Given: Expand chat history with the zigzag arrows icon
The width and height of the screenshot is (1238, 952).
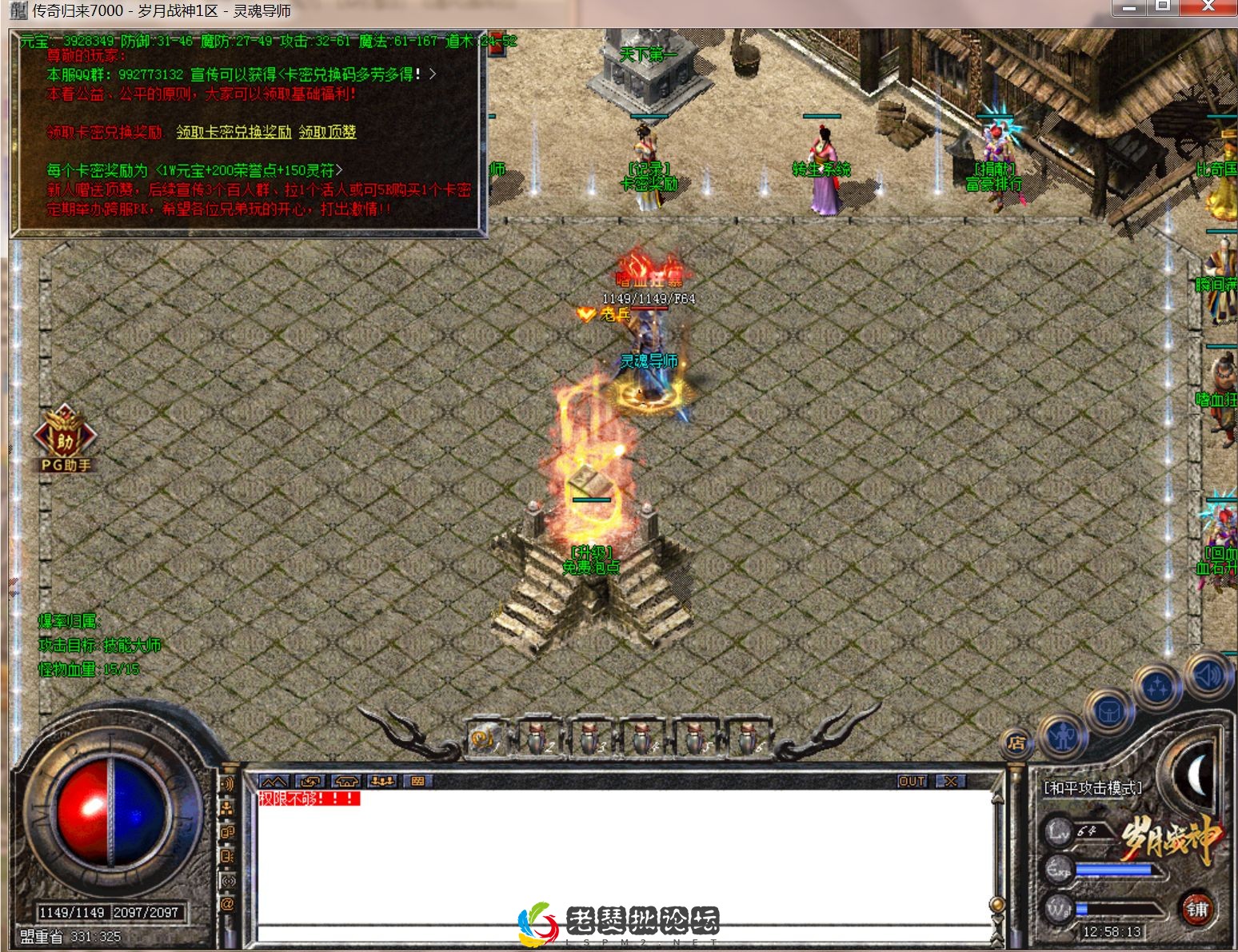Looking at the screenshot, I should coord(274,781).
